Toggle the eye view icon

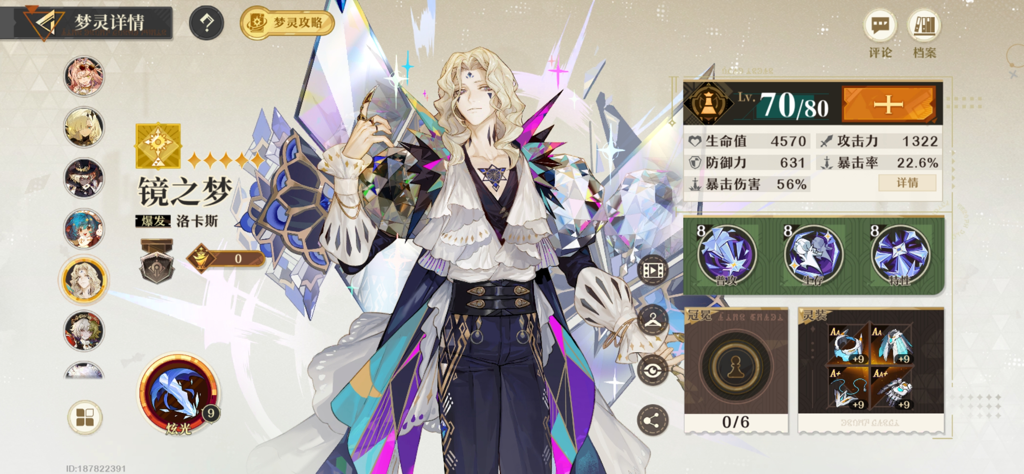(653, 370)
